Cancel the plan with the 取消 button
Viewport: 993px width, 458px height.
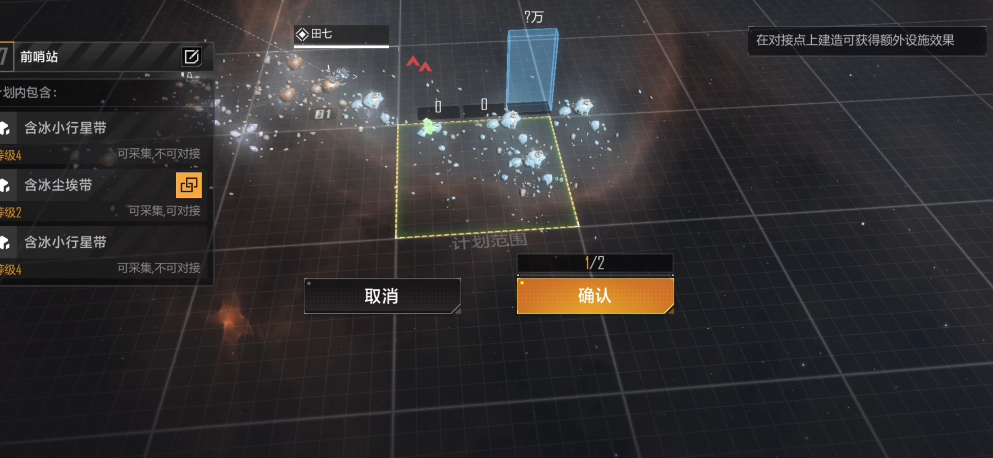pyautogui.click(x=382, y=296)
